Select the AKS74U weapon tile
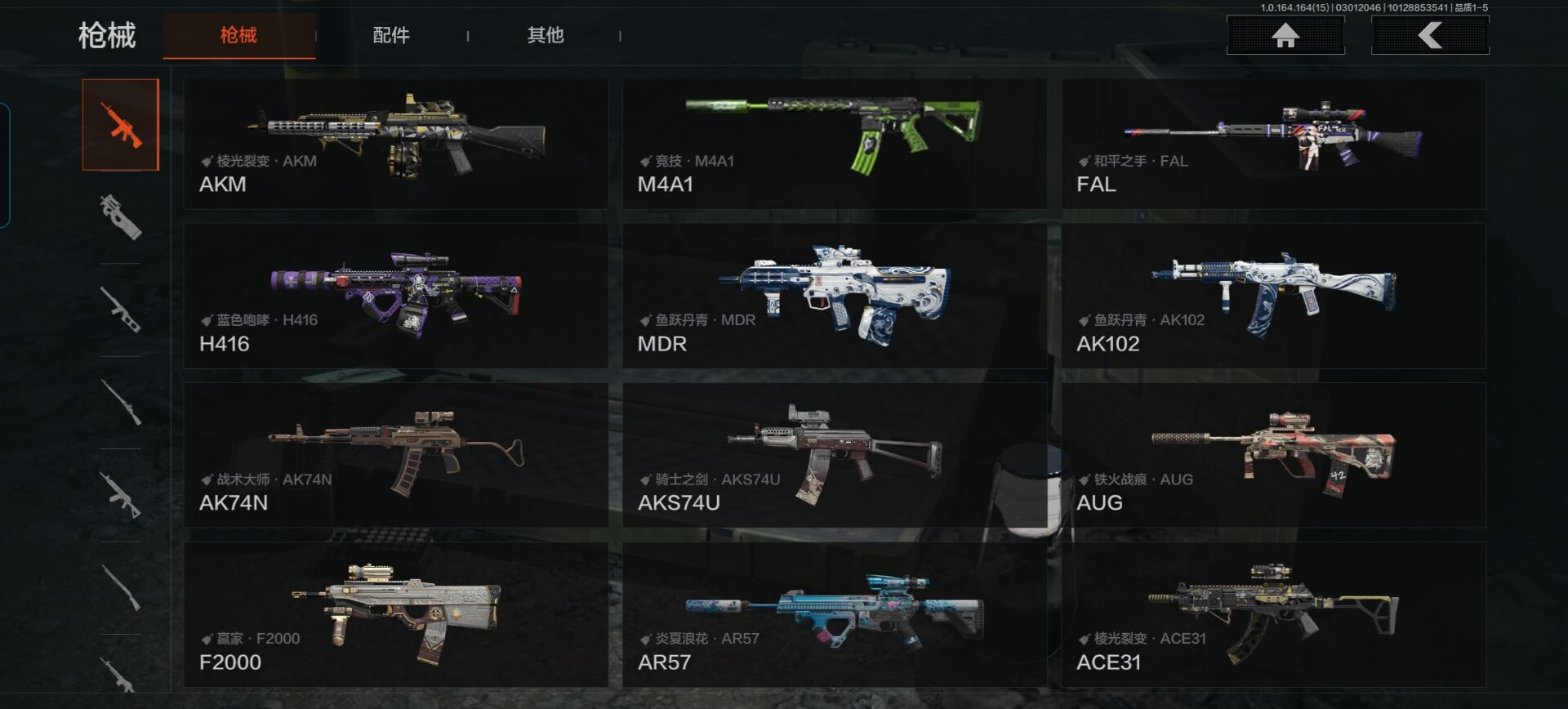The height and width of the screenshot is (709, 1568). [x=834, y=455]
